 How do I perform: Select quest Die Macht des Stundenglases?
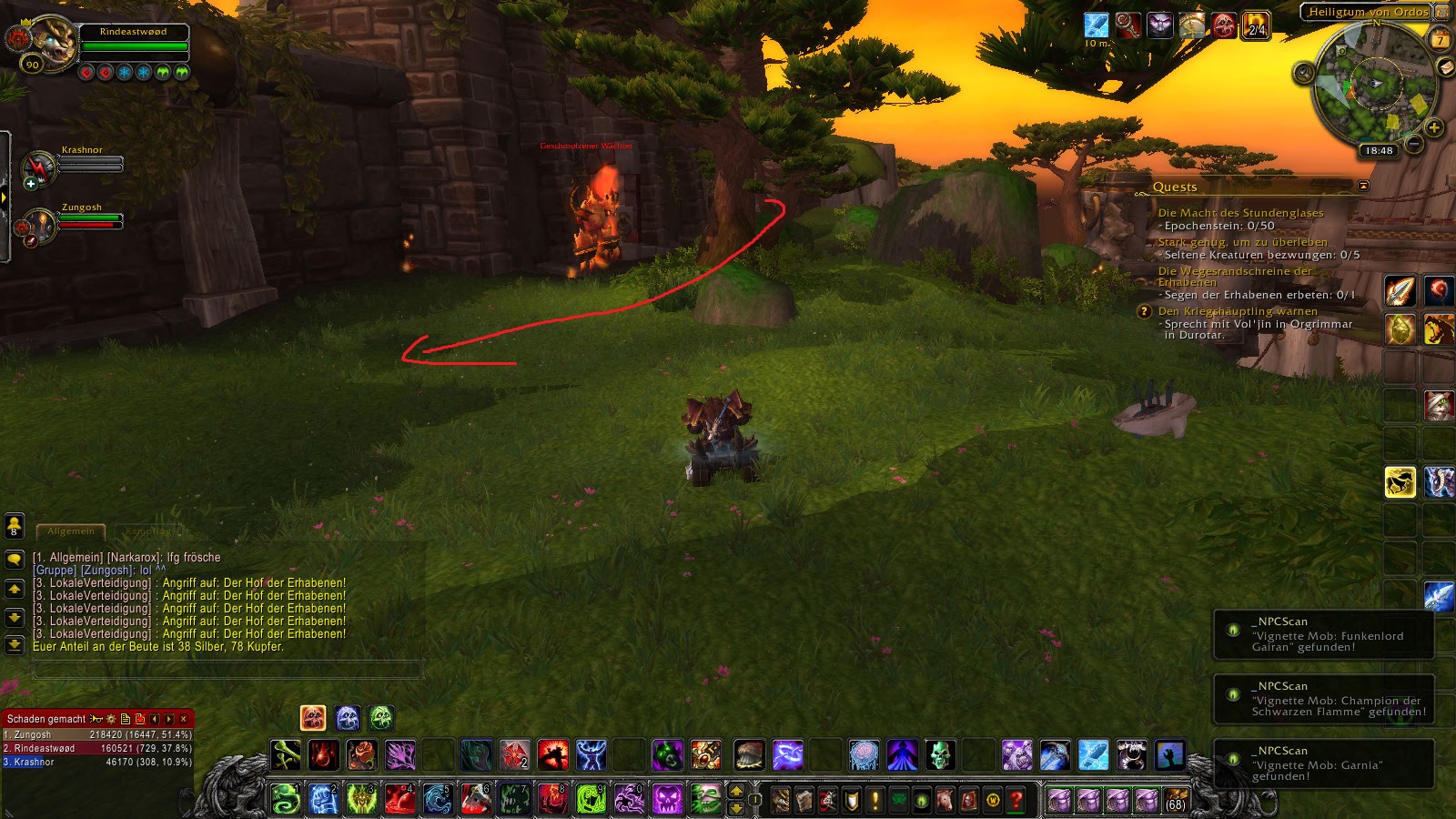tap(1240, 213)
